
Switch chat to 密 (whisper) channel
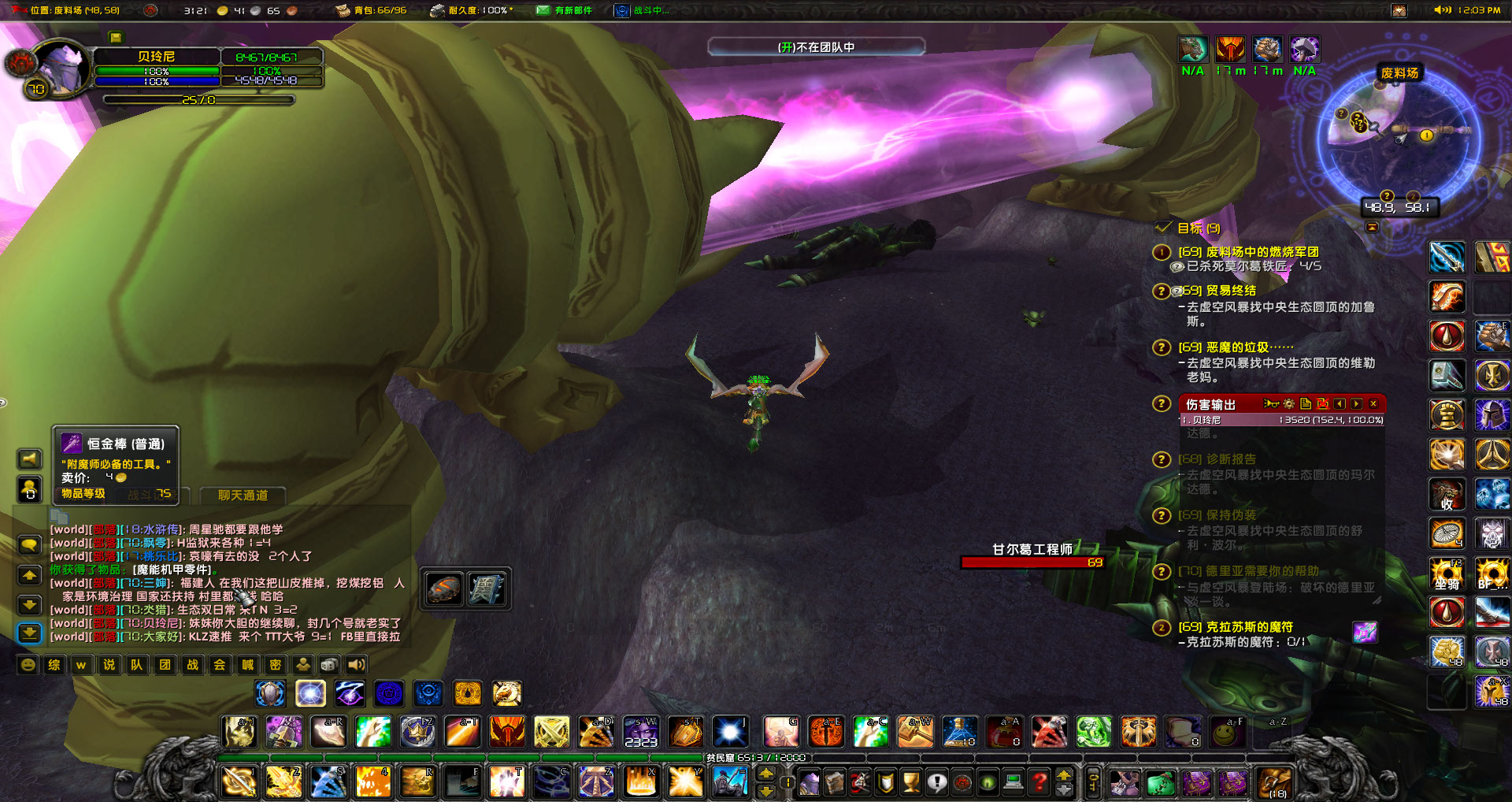pos(275,665)
